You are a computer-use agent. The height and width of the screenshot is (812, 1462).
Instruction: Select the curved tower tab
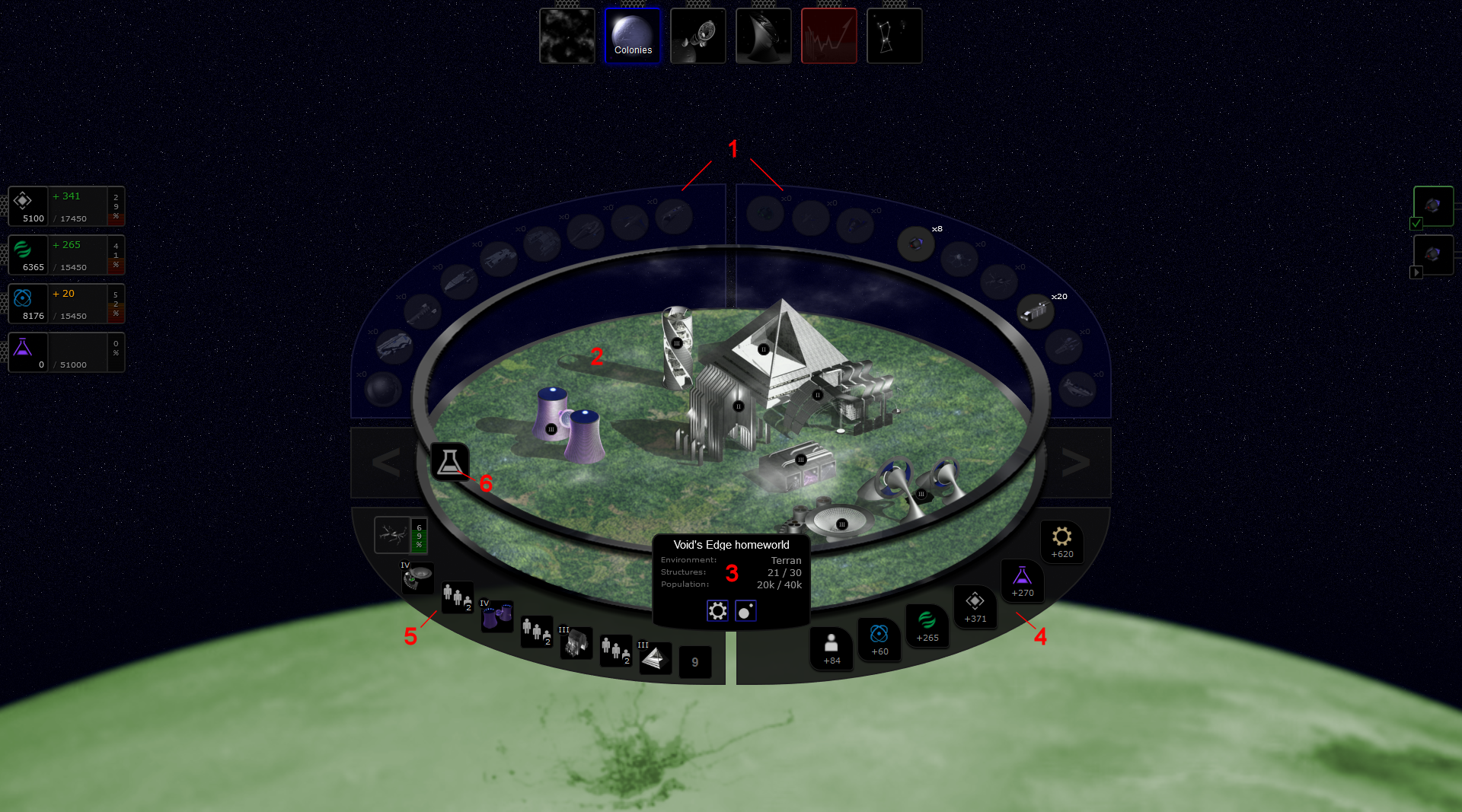pos(763,36)
